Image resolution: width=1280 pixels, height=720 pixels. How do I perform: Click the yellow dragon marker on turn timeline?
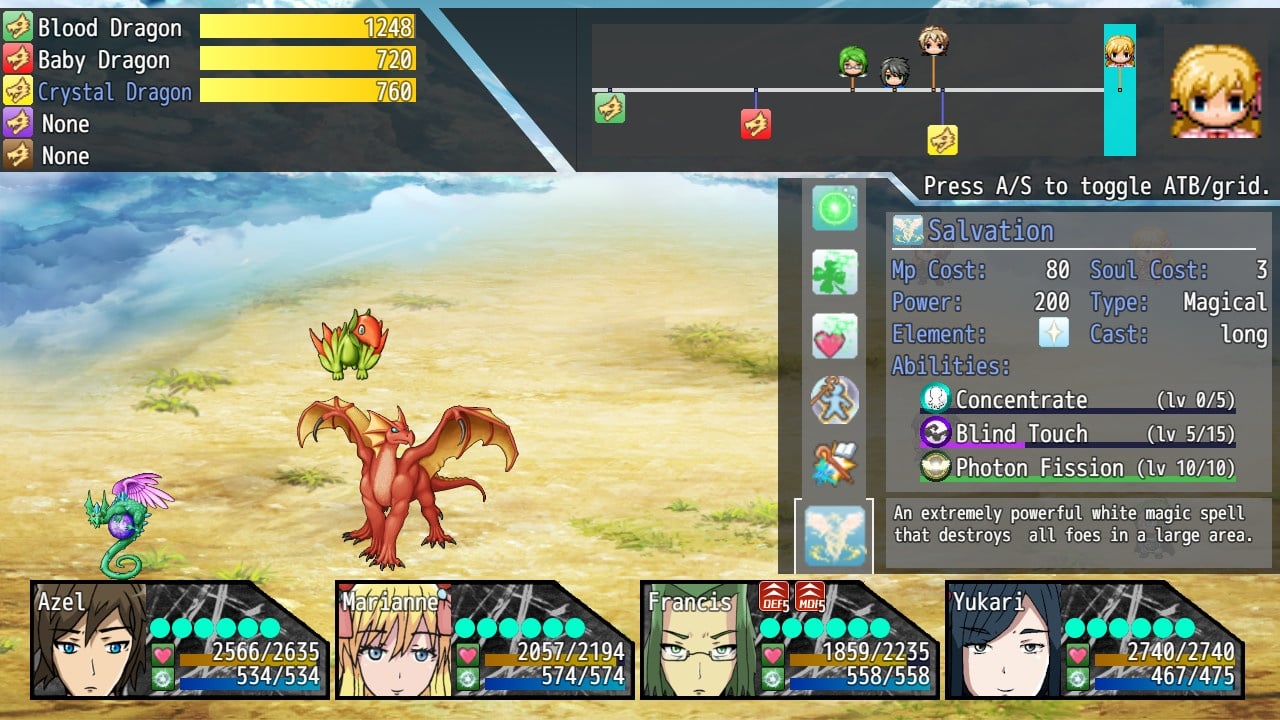(x=942, y=140)
